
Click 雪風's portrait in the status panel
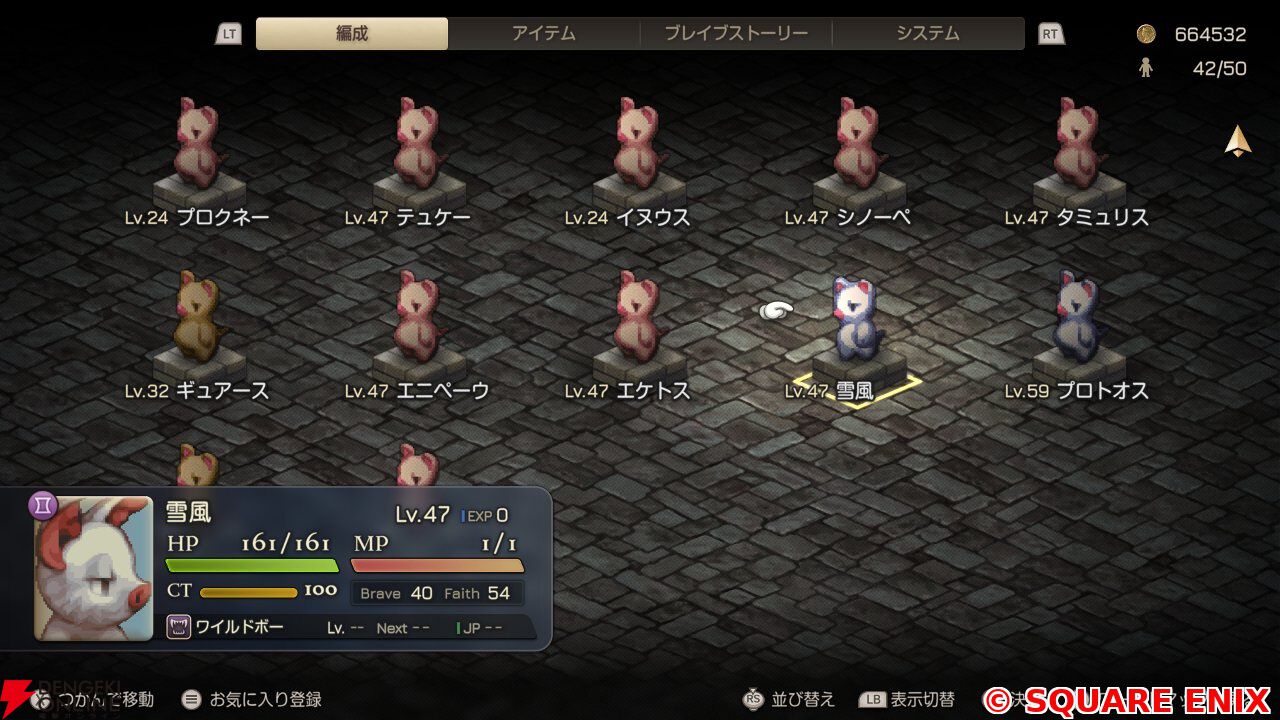point(94,568)
